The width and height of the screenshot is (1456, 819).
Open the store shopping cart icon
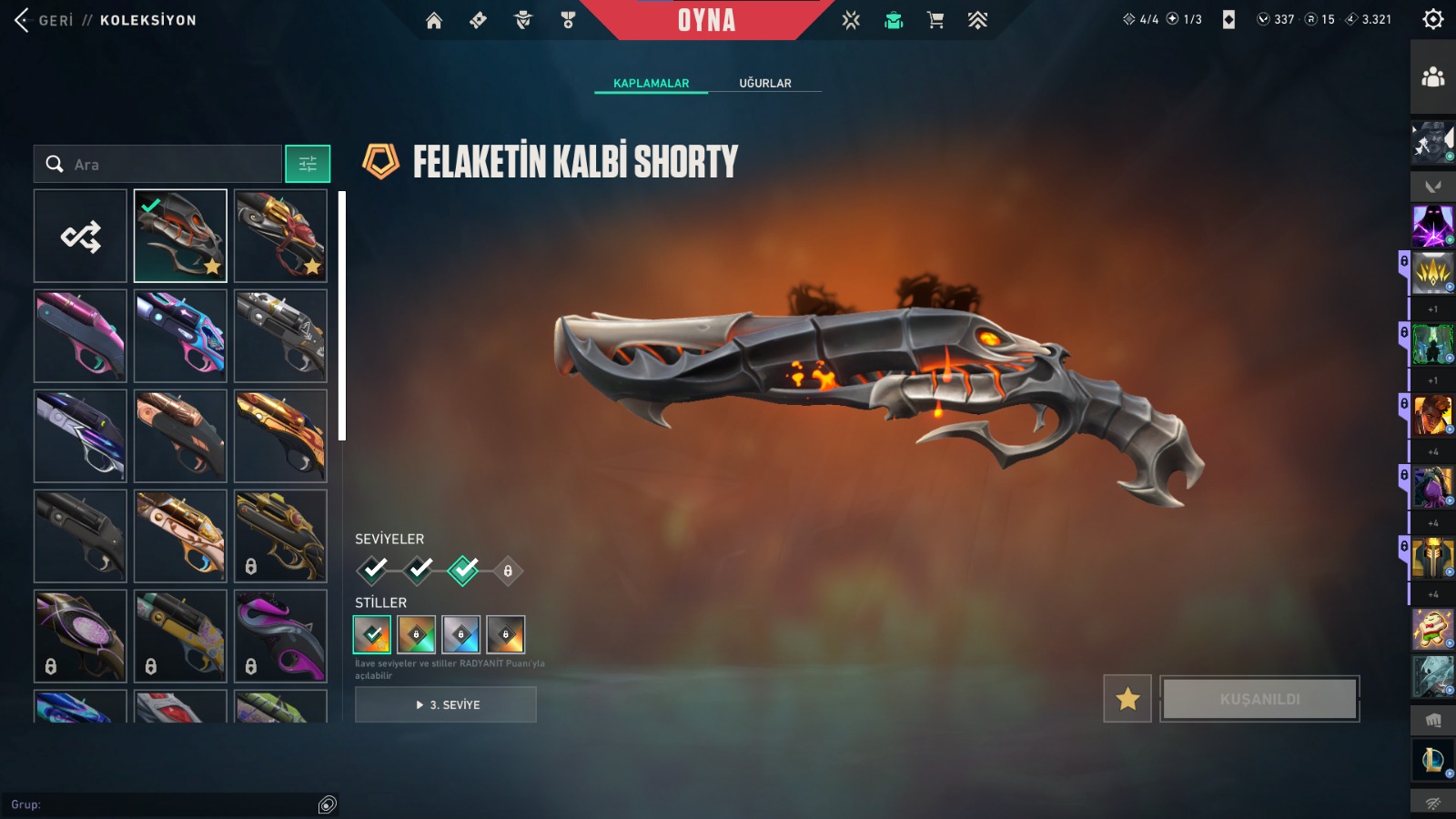point(935,20)
